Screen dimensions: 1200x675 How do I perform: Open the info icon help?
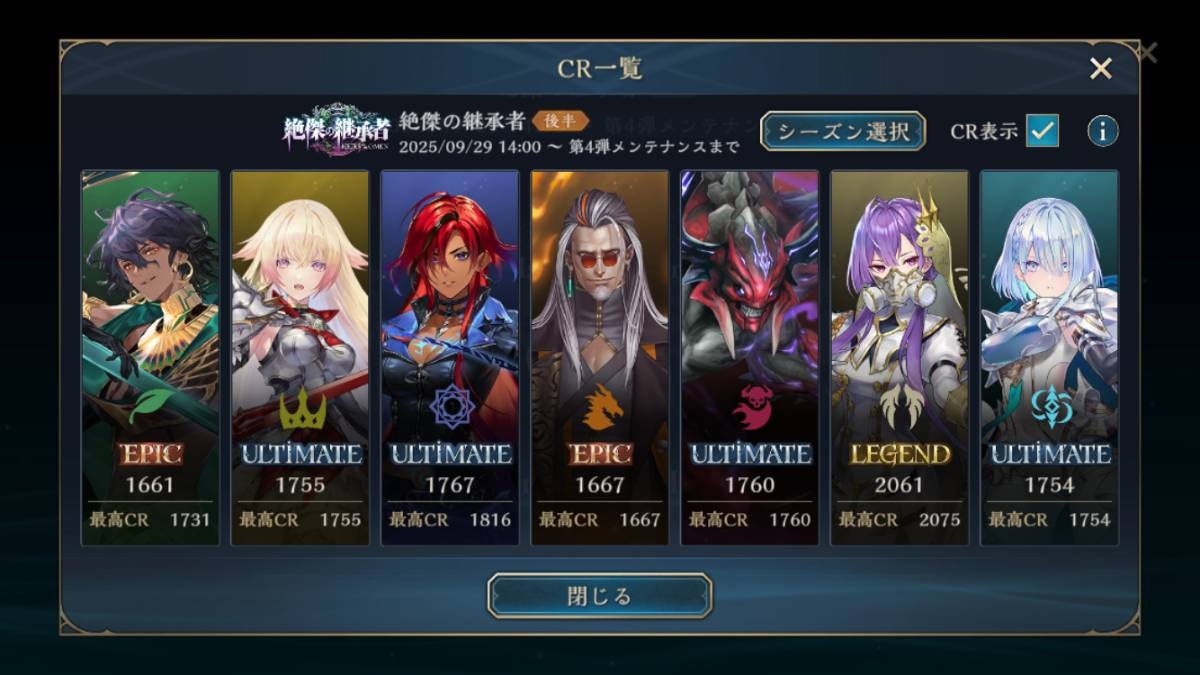tap(1102, 131)
